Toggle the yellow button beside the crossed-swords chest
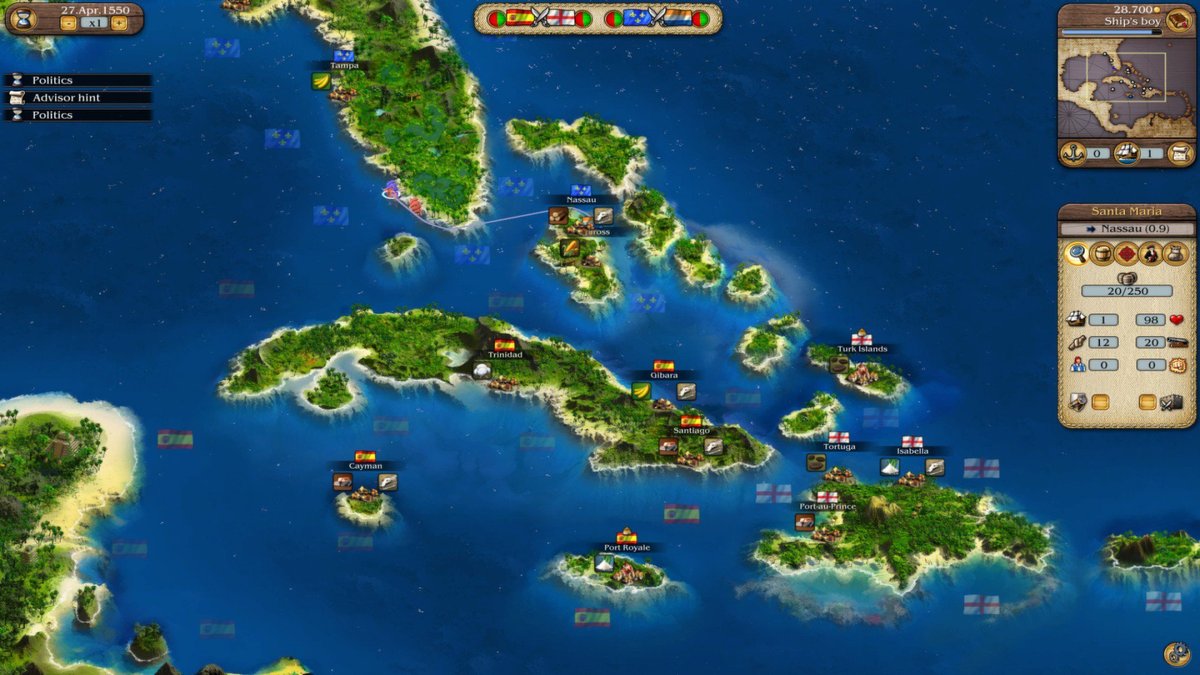The image size is (1200, 675). (x=1148, y=402)
